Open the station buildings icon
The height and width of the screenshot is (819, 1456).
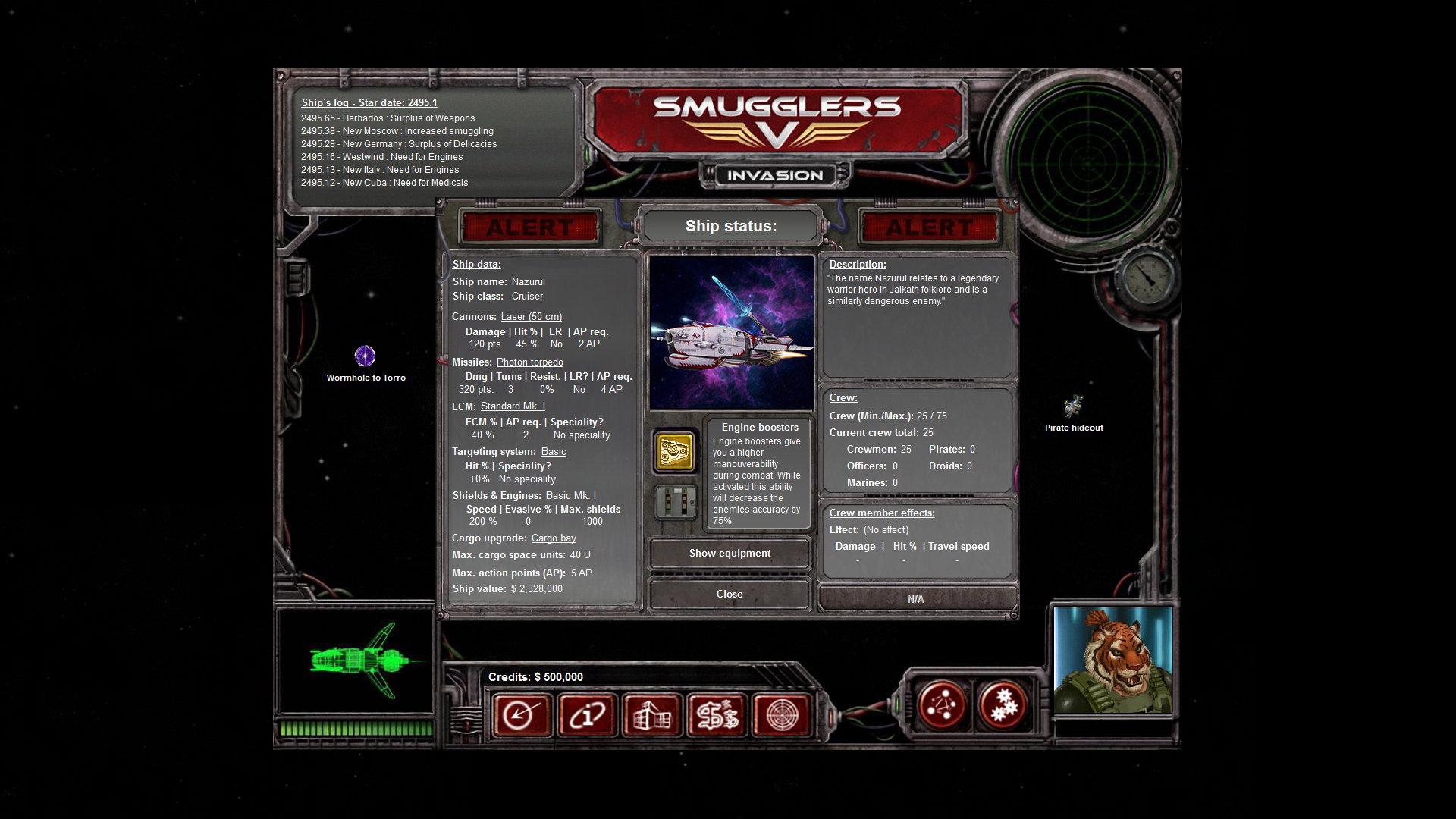651,714
